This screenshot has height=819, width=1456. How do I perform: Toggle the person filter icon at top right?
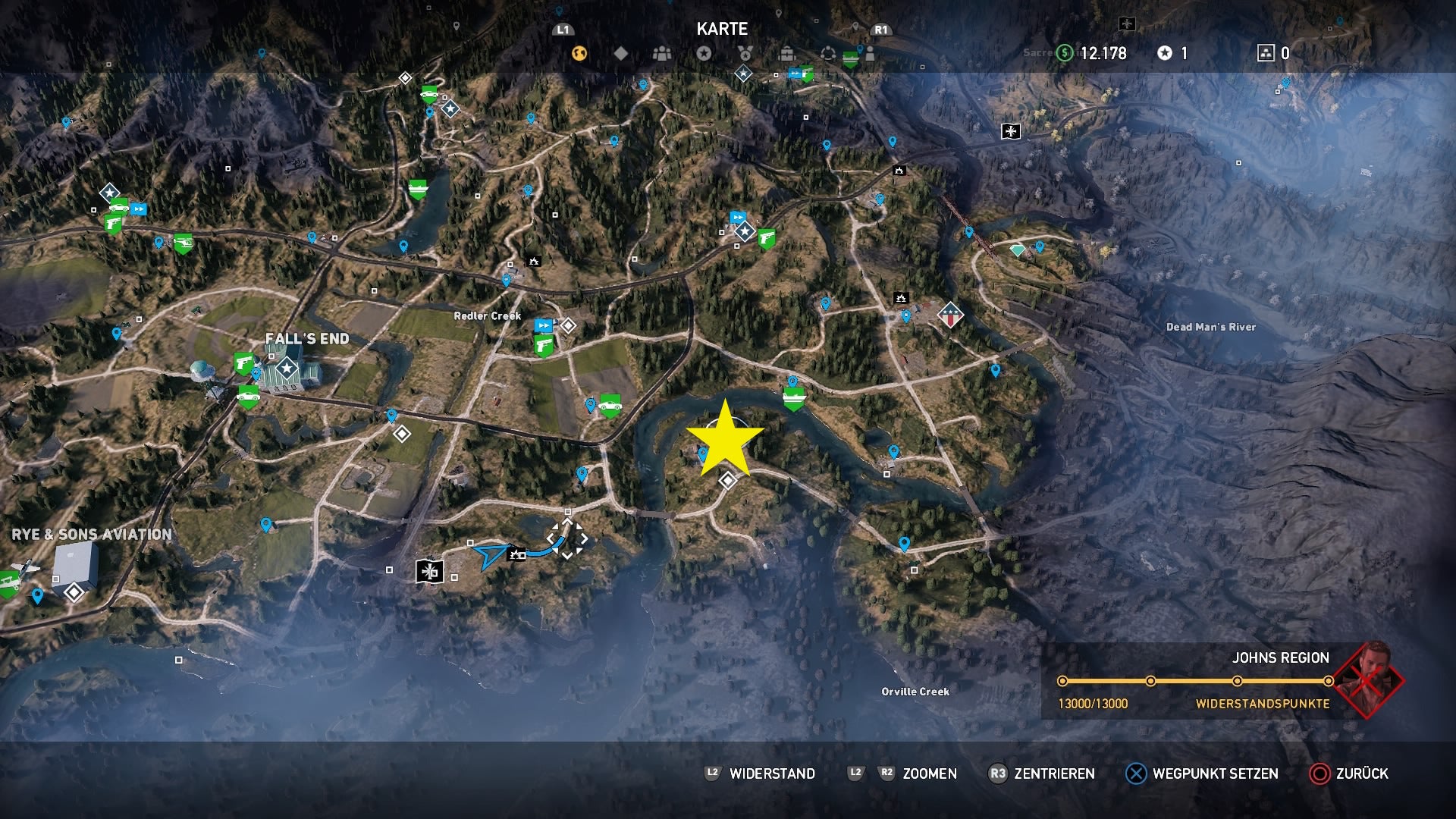coord(871,54)
